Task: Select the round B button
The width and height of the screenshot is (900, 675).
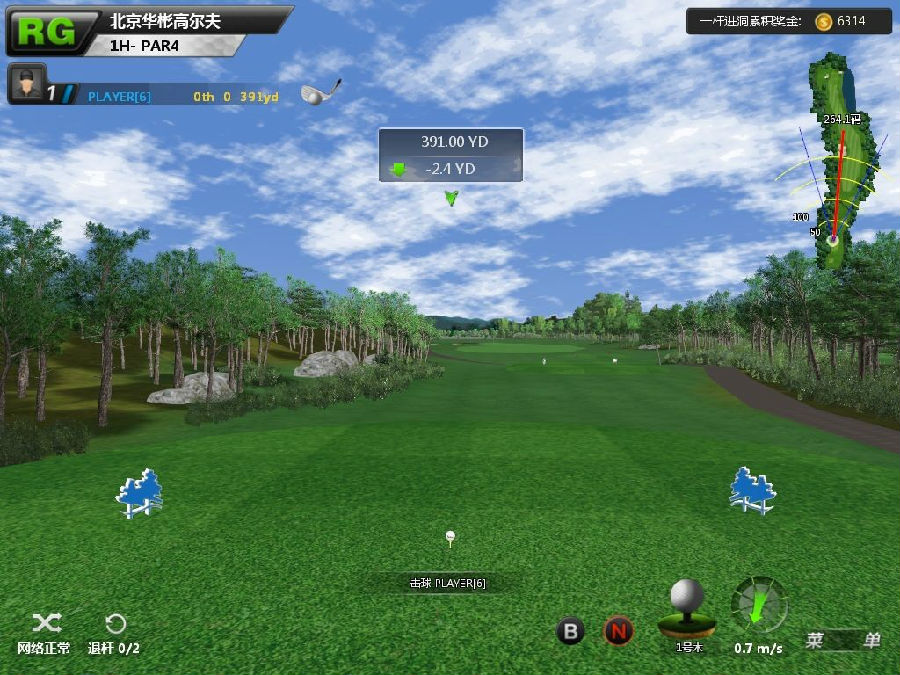Action: point(570,631)
